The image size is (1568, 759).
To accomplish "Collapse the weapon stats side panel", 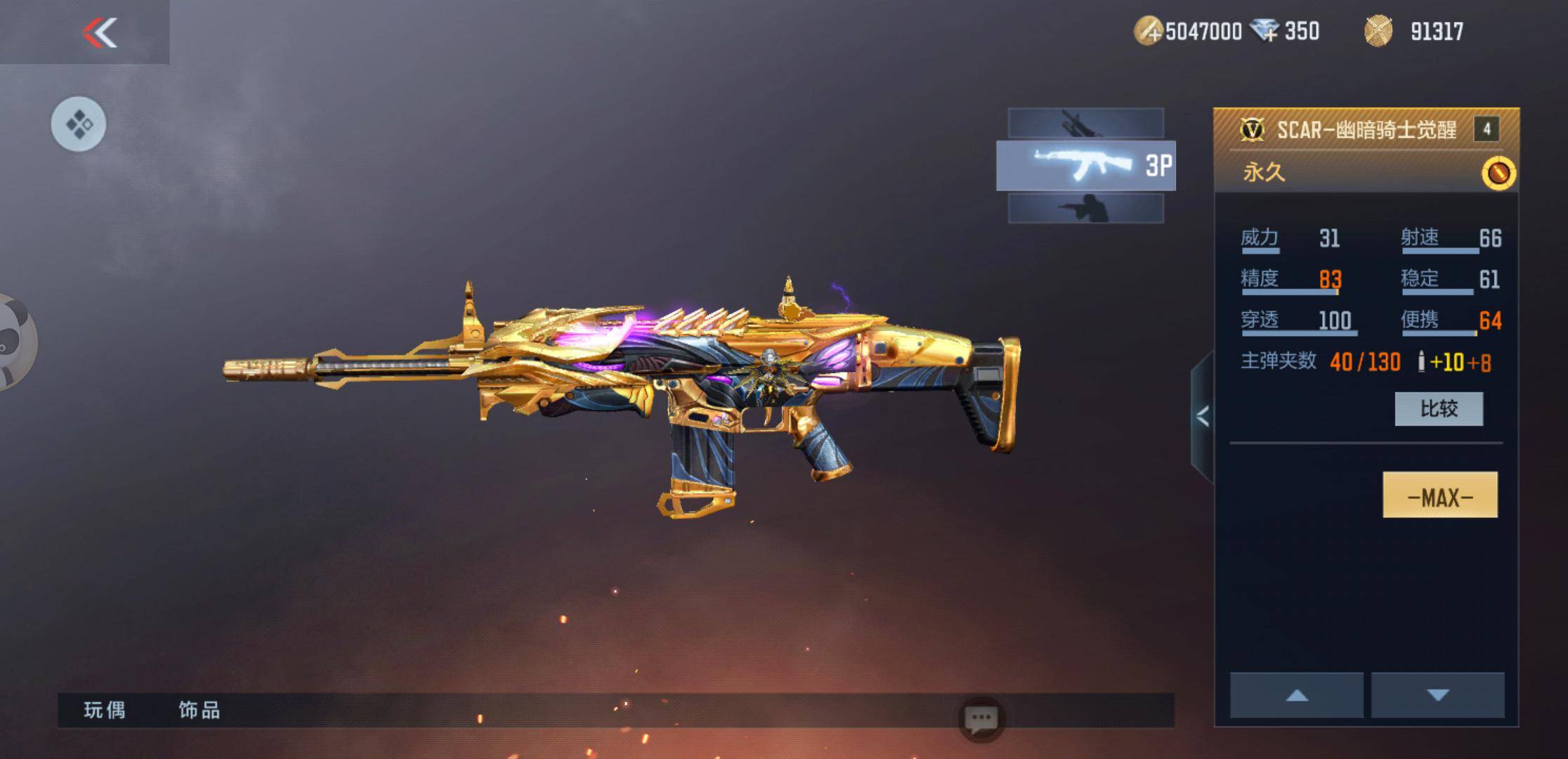I will (x=1202, y=417).
